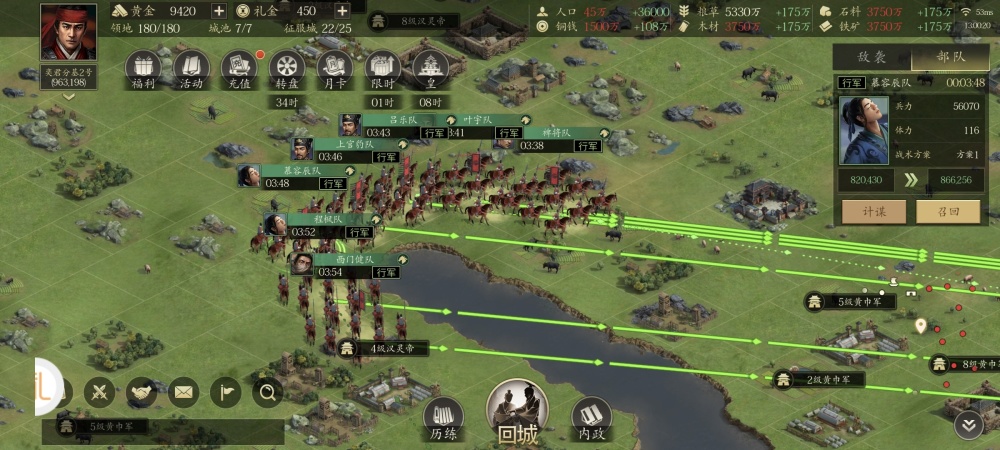This screenshot has width=1000, height=450.
Task: Open the 福利 welfare gift icon
Action: (x=143, y=69)
